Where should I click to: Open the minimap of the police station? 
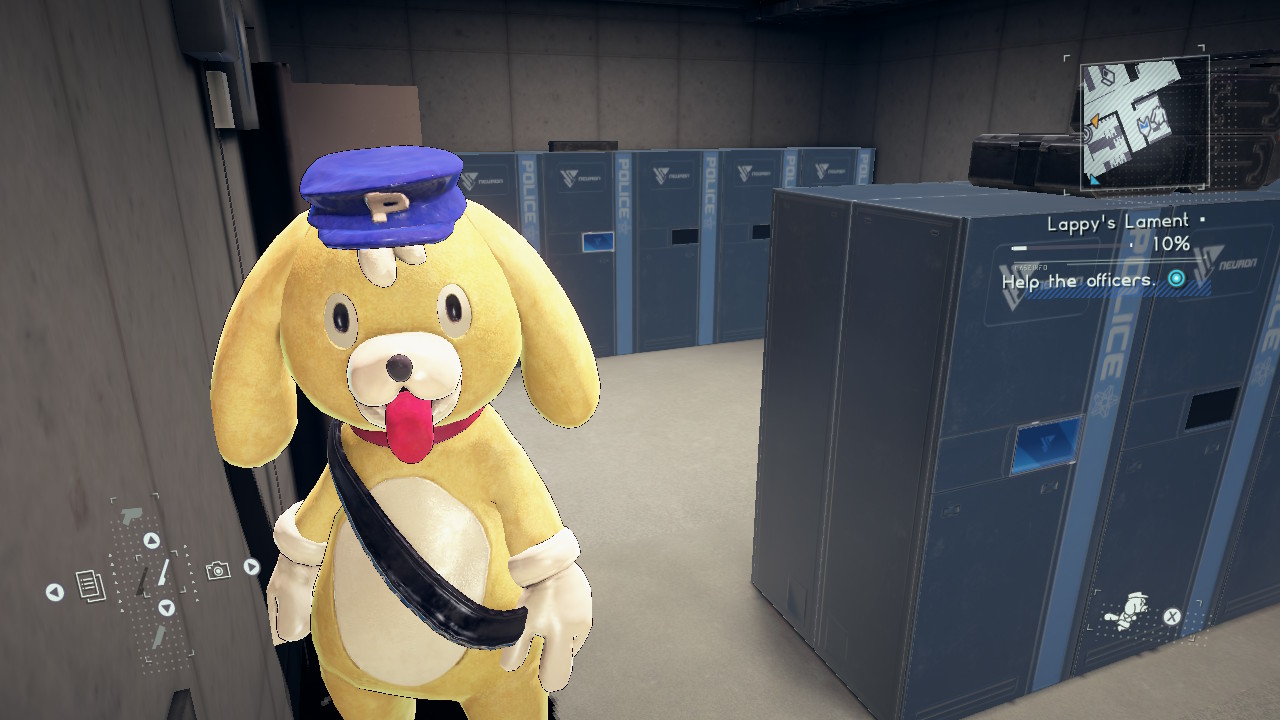click(x=1146, y=120)
